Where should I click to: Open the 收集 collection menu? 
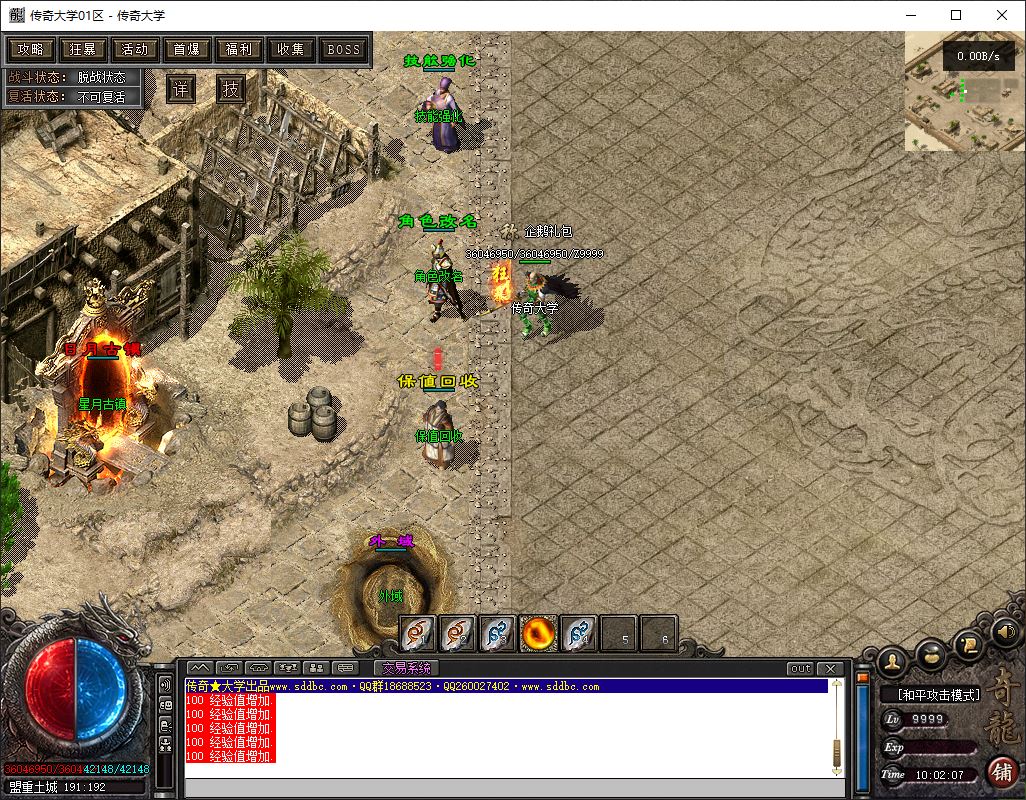coord(291,49)
